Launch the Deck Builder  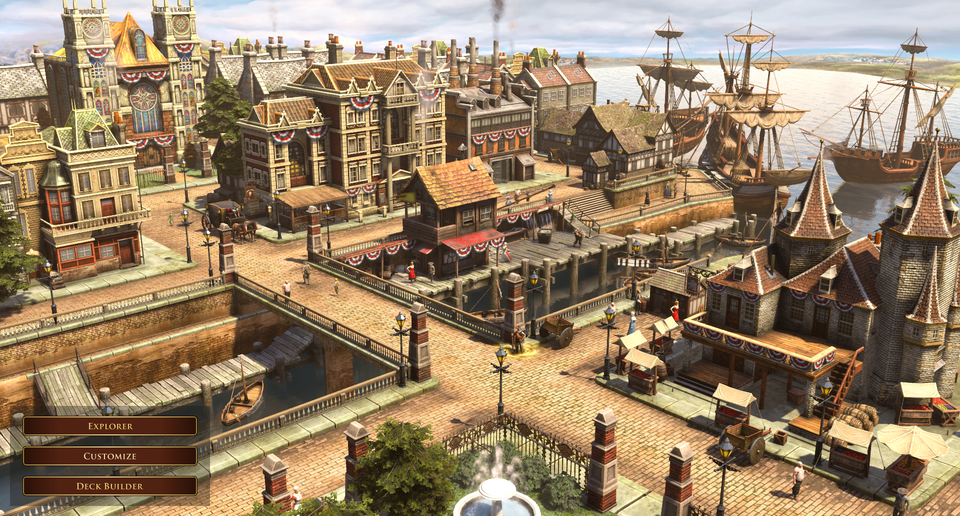click(x=110, y=486)
